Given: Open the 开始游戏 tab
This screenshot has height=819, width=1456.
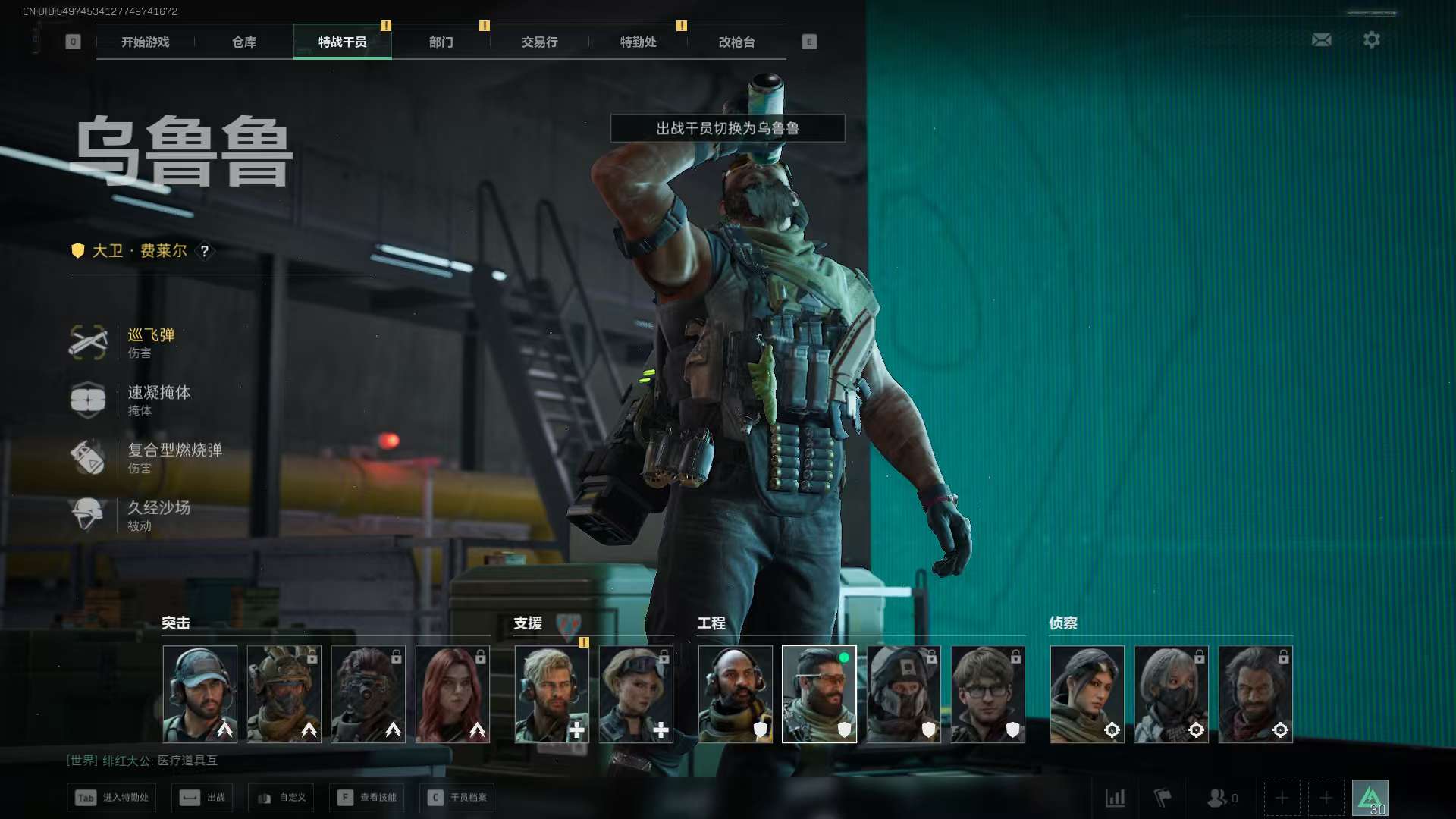Looking at the screenshot, I should [x=146, y=42].
